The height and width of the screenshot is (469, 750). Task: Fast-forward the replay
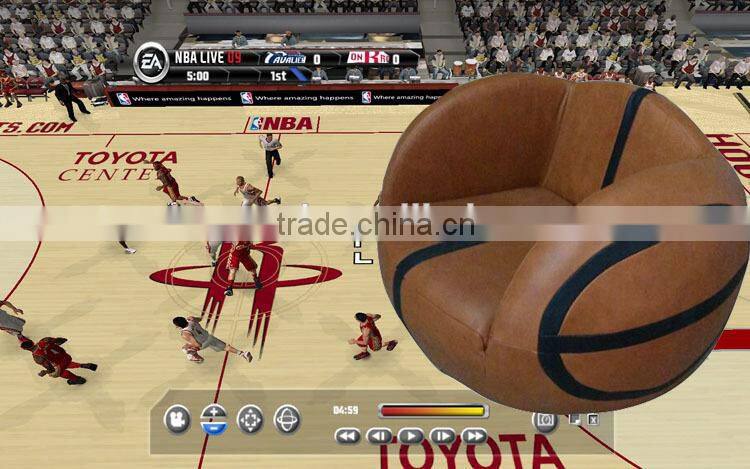coord(474,436)
